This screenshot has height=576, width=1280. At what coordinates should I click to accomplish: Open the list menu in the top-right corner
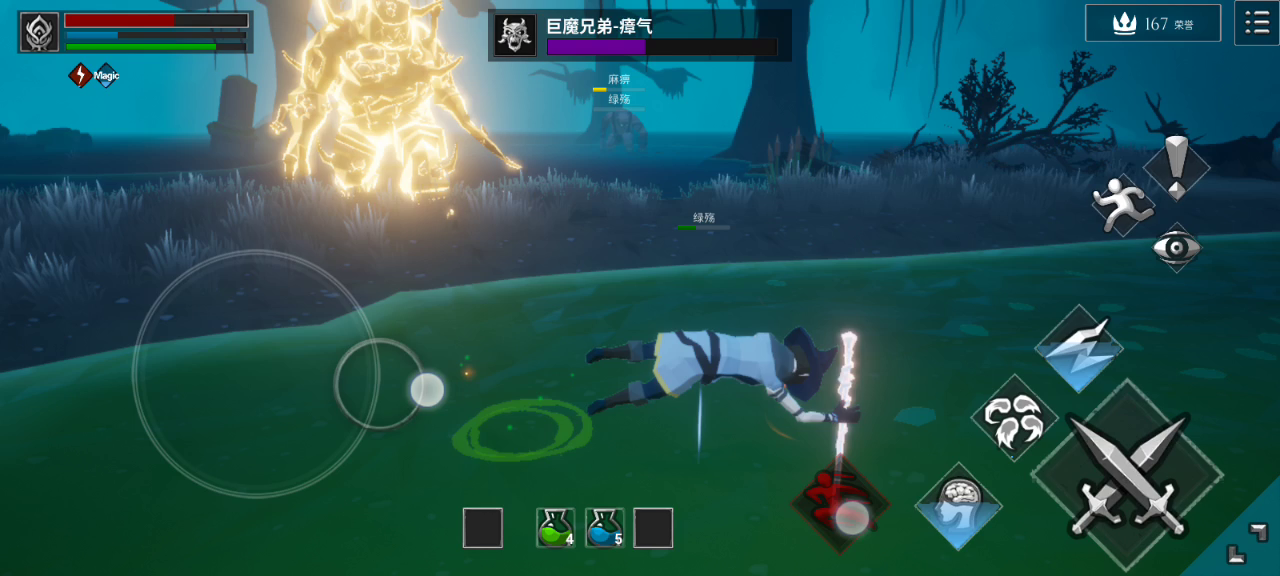click(x=1256, y=23)
